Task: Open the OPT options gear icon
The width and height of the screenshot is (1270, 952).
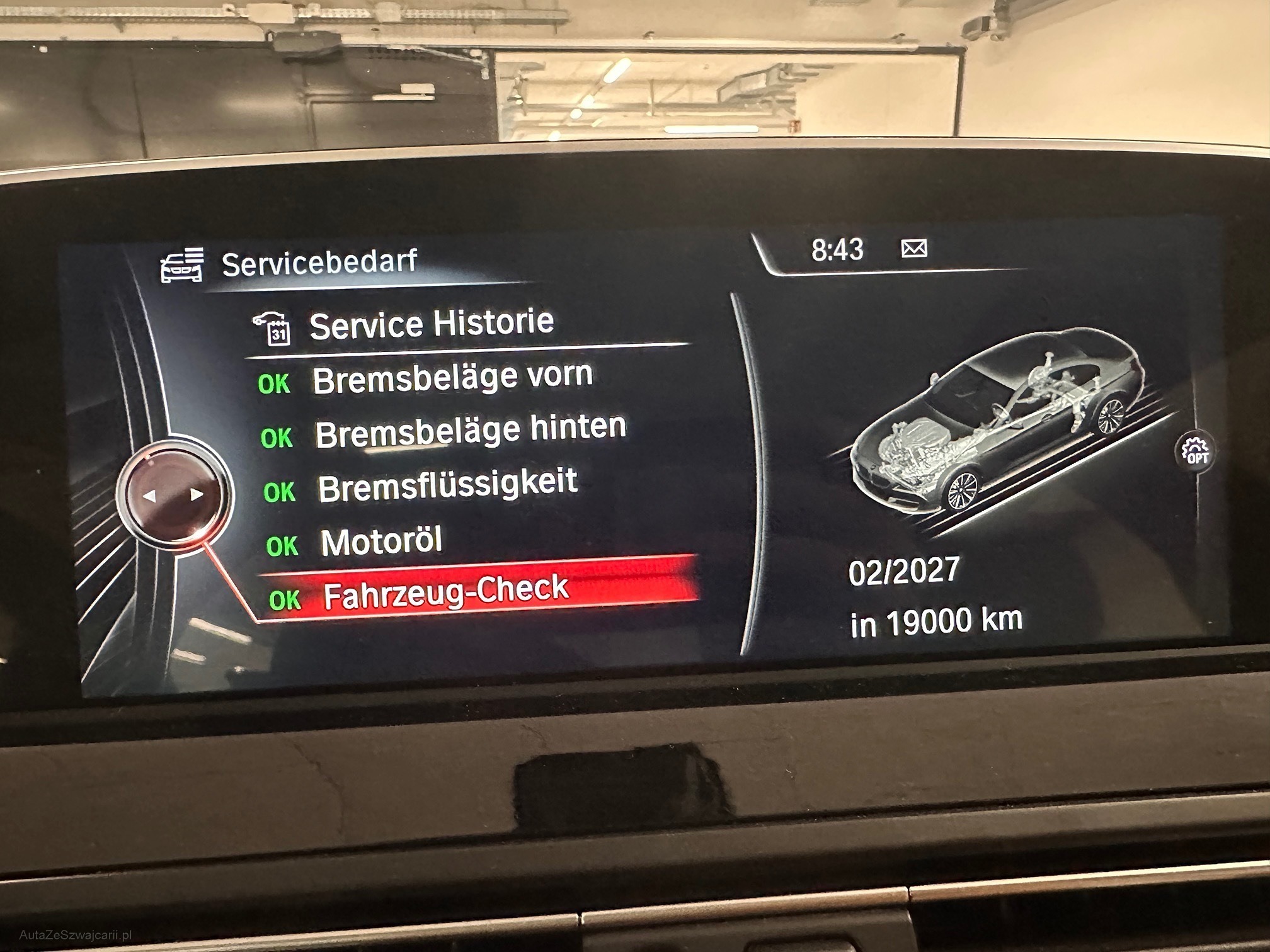Action: 1195,451
